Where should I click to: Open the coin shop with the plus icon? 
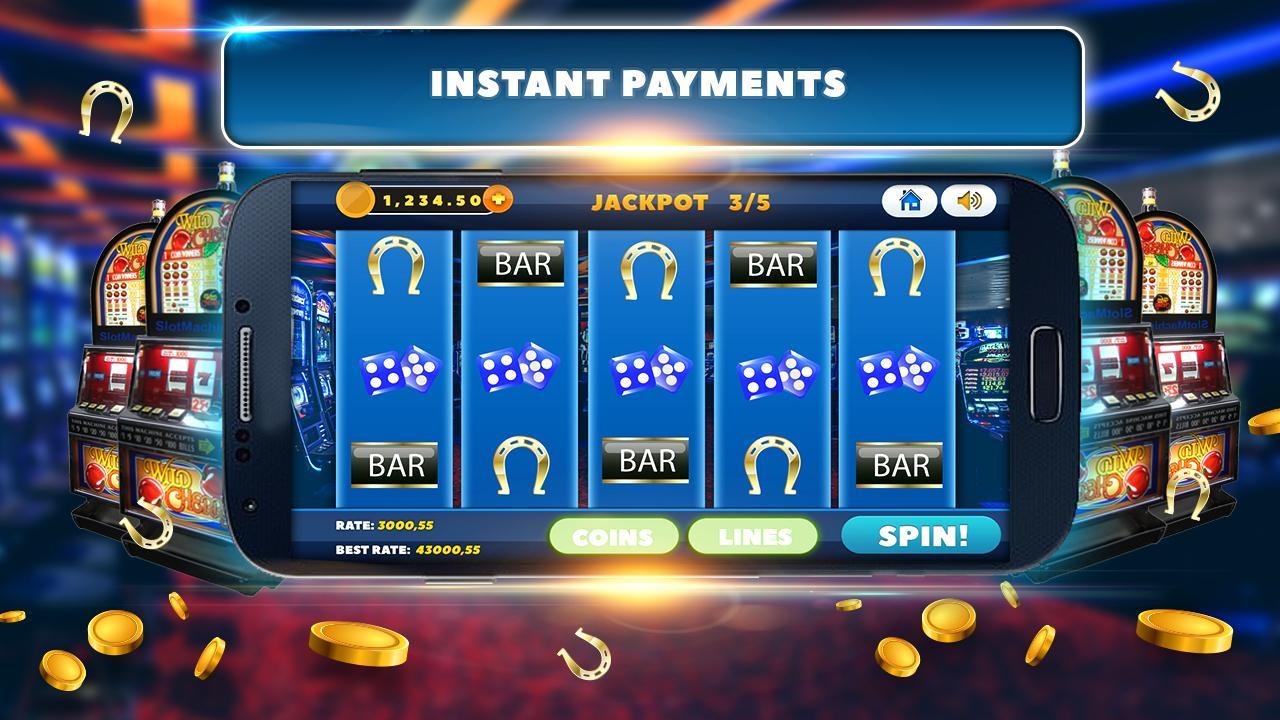point(498,198)
